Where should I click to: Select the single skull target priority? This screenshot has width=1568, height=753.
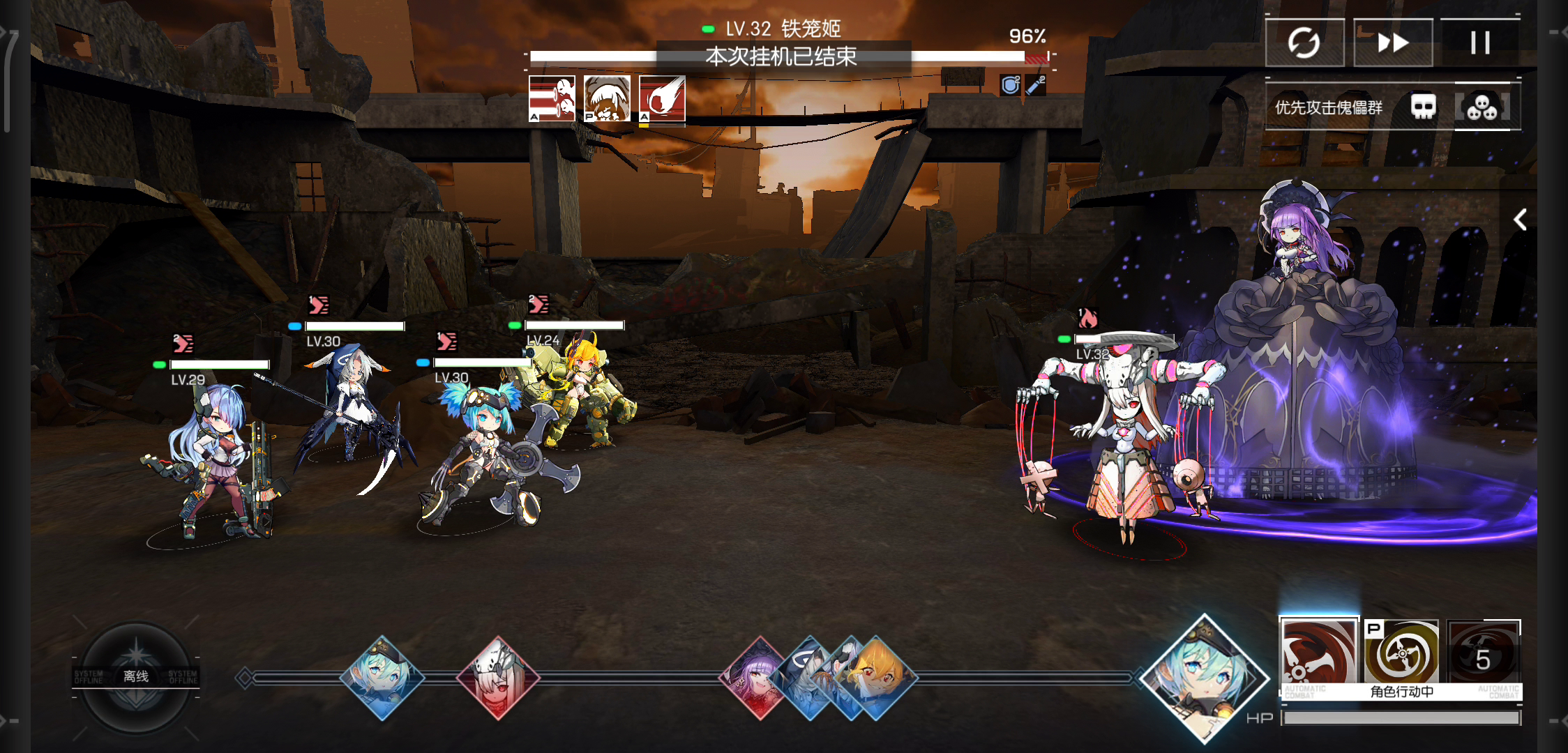click(1424, 107)
